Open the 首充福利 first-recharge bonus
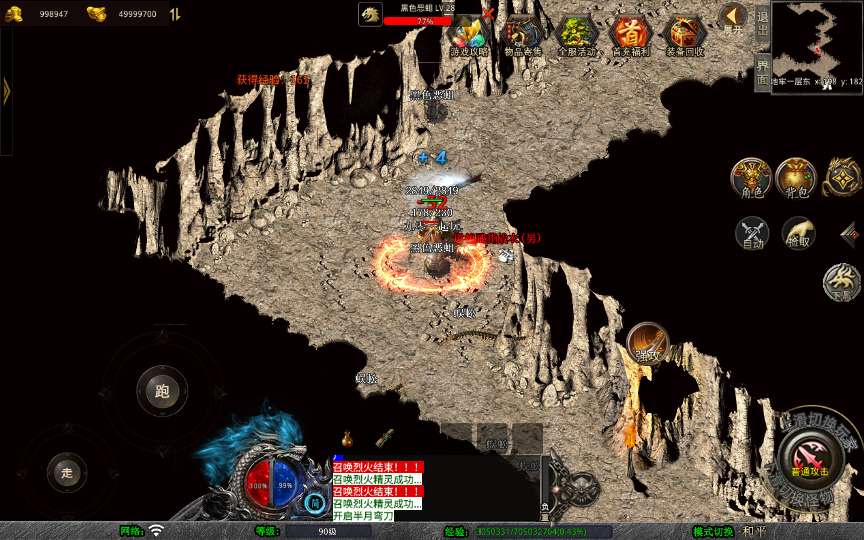This screenshot has height=540, width=864. tap(630, 37)
